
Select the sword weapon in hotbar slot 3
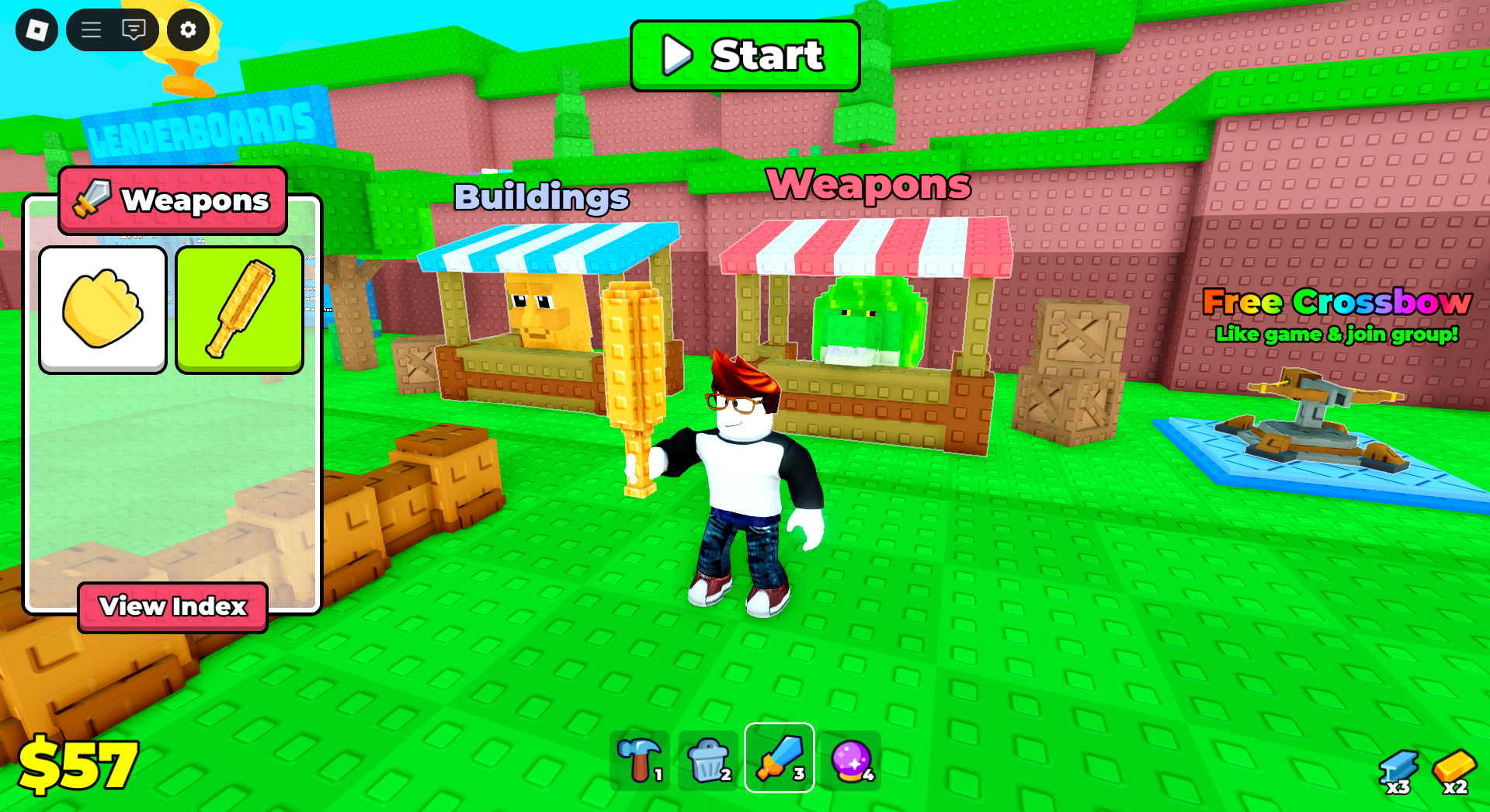779,758
